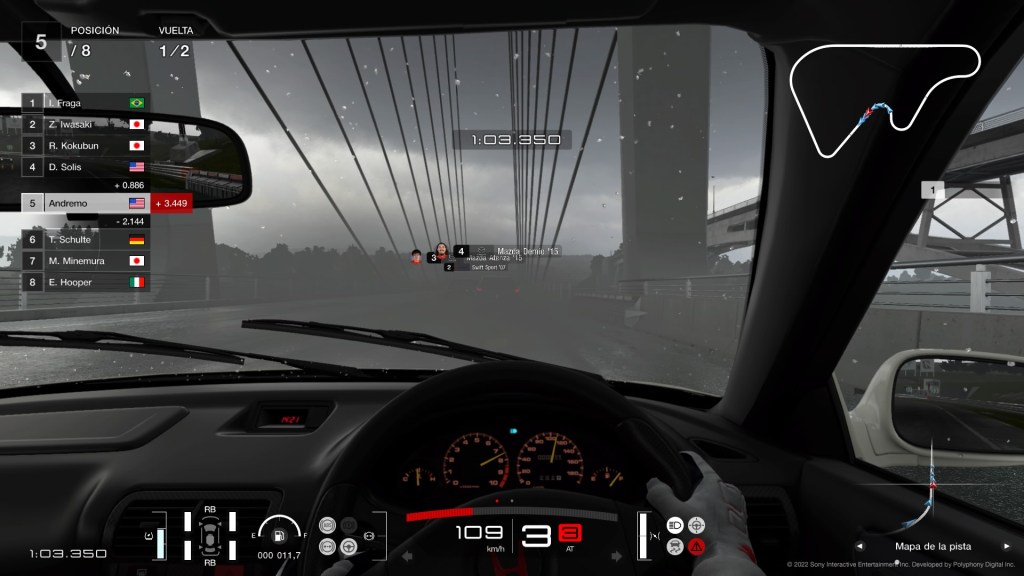Screen dimensions: 1024x576
Task: Pick D. Solis in the position list
Action: pos(85,167)
